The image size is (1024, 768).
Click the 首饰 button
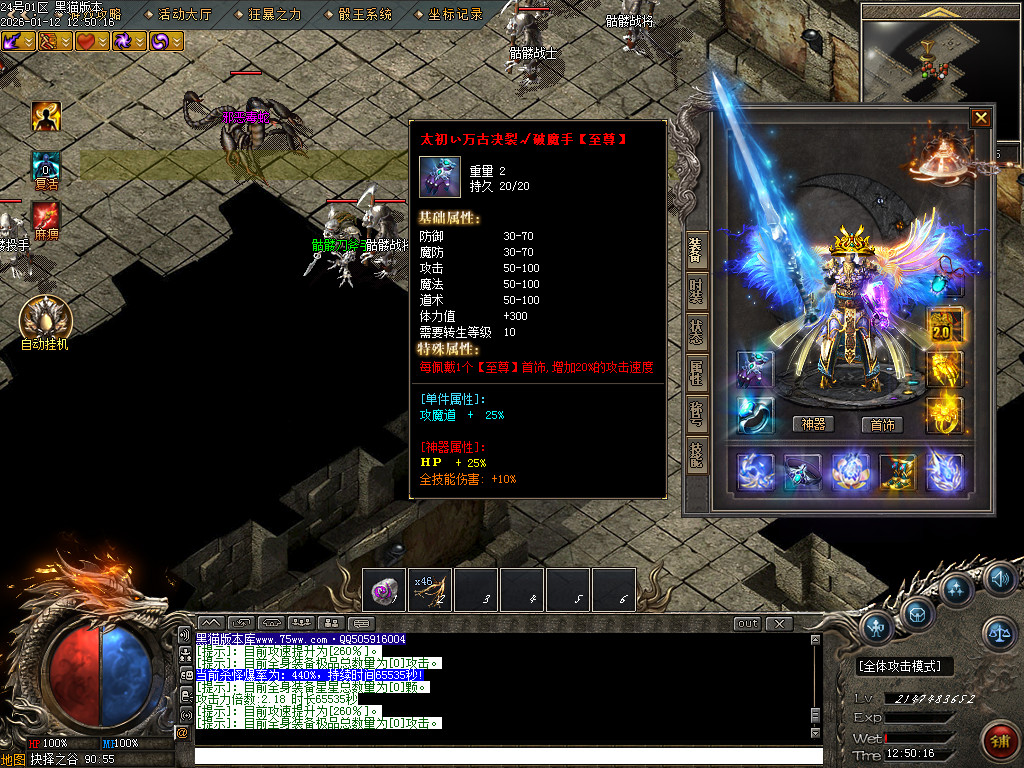(882, 424)
